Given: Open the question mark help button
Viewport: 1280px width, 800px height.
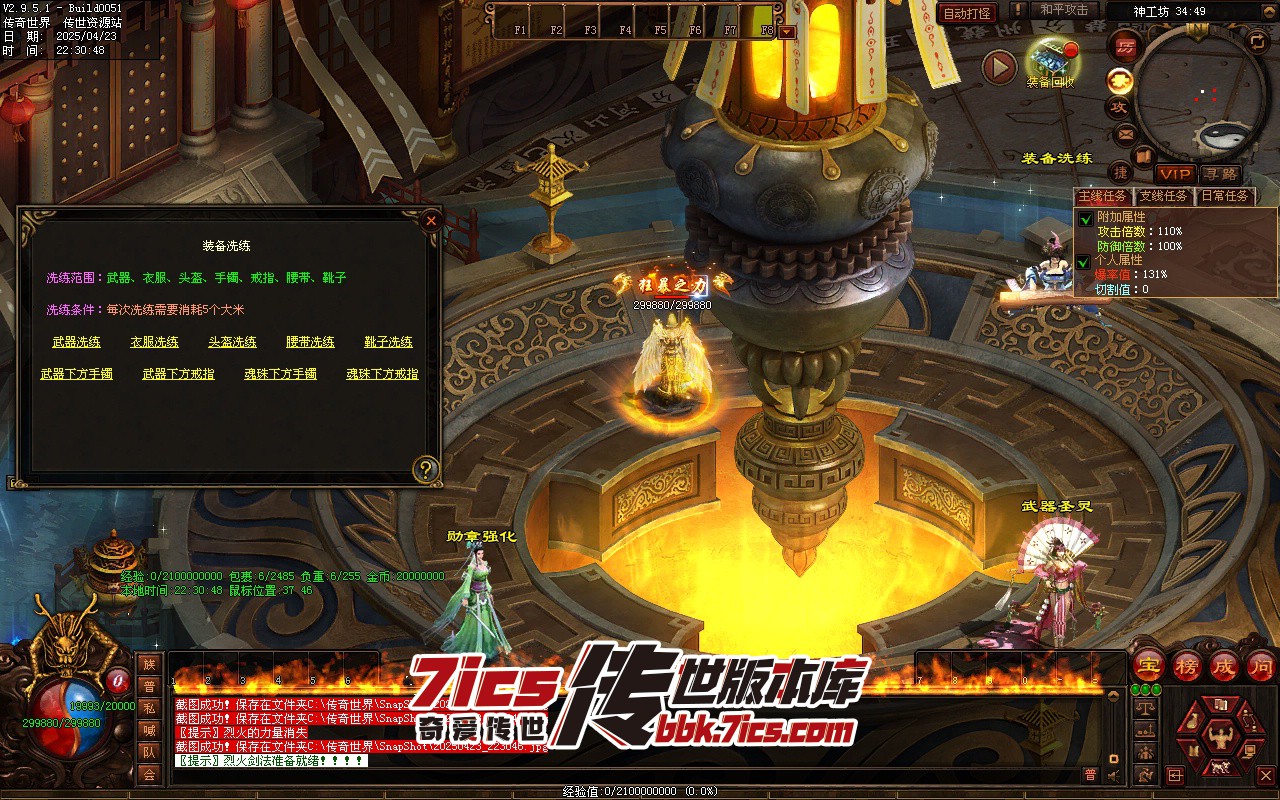Looking at the screenshot, I should click(x=427, y=469).
